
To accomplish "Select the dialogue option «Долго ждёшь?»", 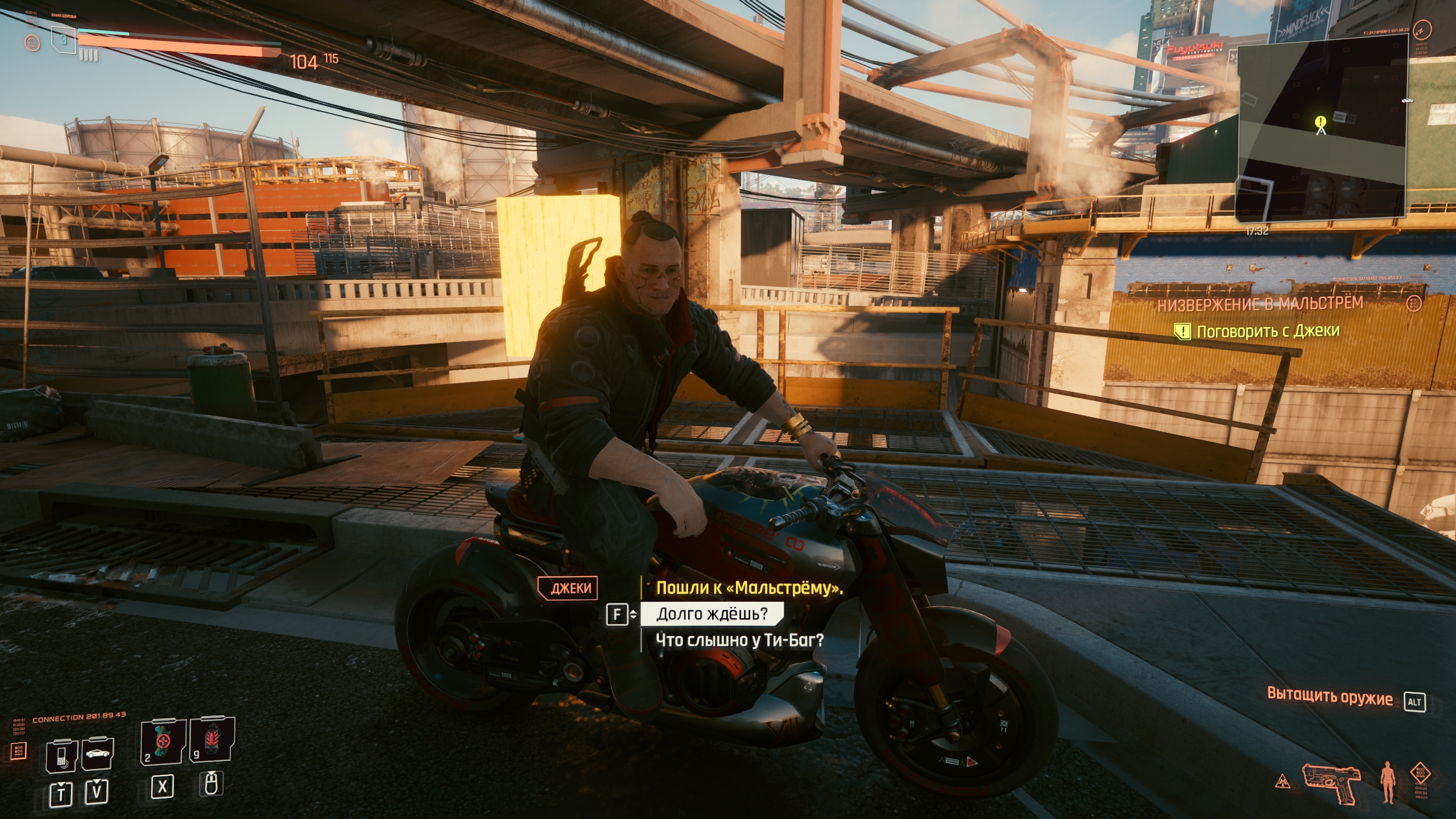I will point(712,614).
